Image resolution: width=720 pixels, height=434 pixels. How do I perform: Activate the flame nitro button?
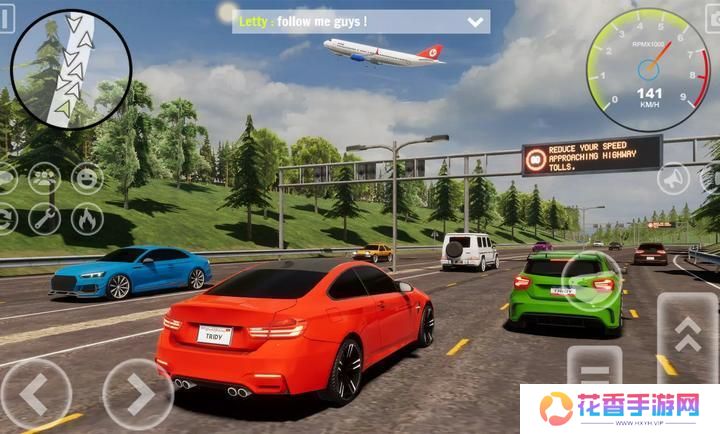tap(87, 218)
